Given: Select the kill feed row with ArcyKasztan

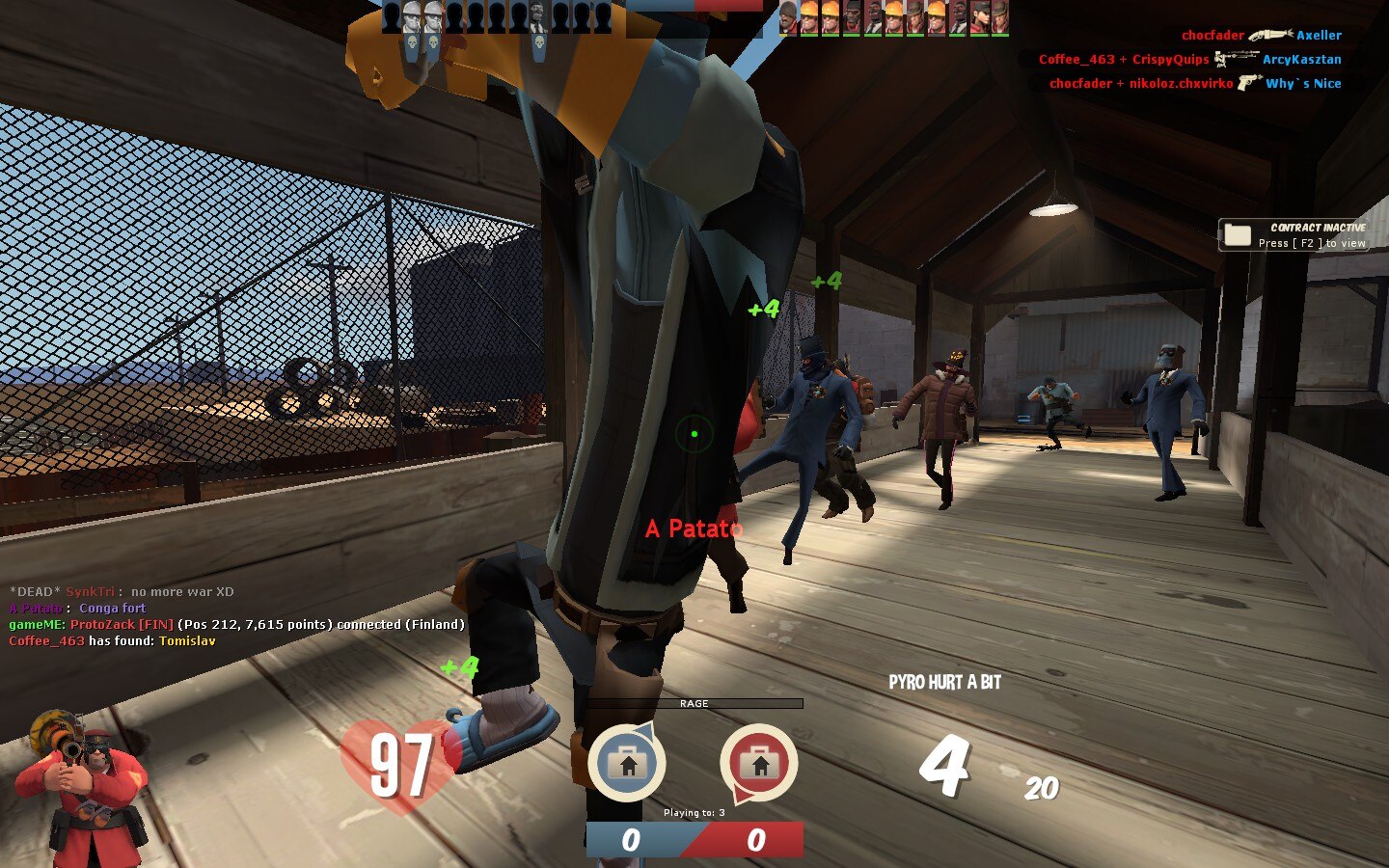Looking at the screenshot, I should pyautogui.click(x=1189, y=59).
